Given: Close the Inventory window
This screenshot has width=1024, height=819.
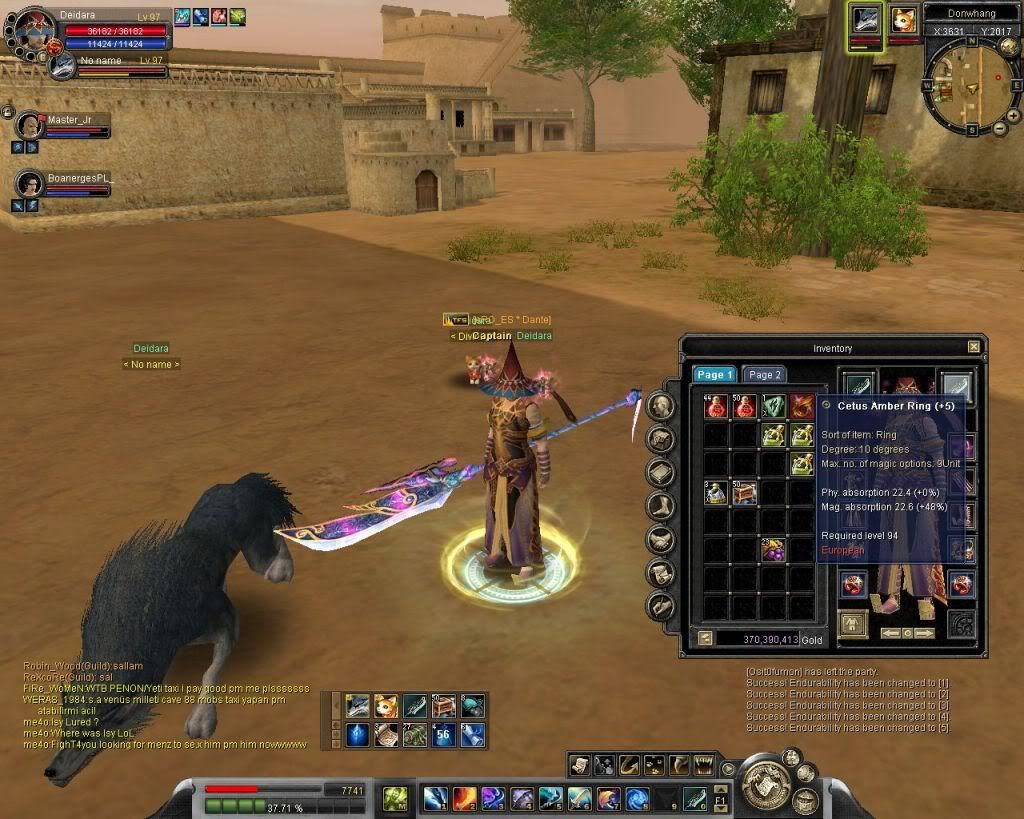Looking at the screenshot, I should (974, 347).
